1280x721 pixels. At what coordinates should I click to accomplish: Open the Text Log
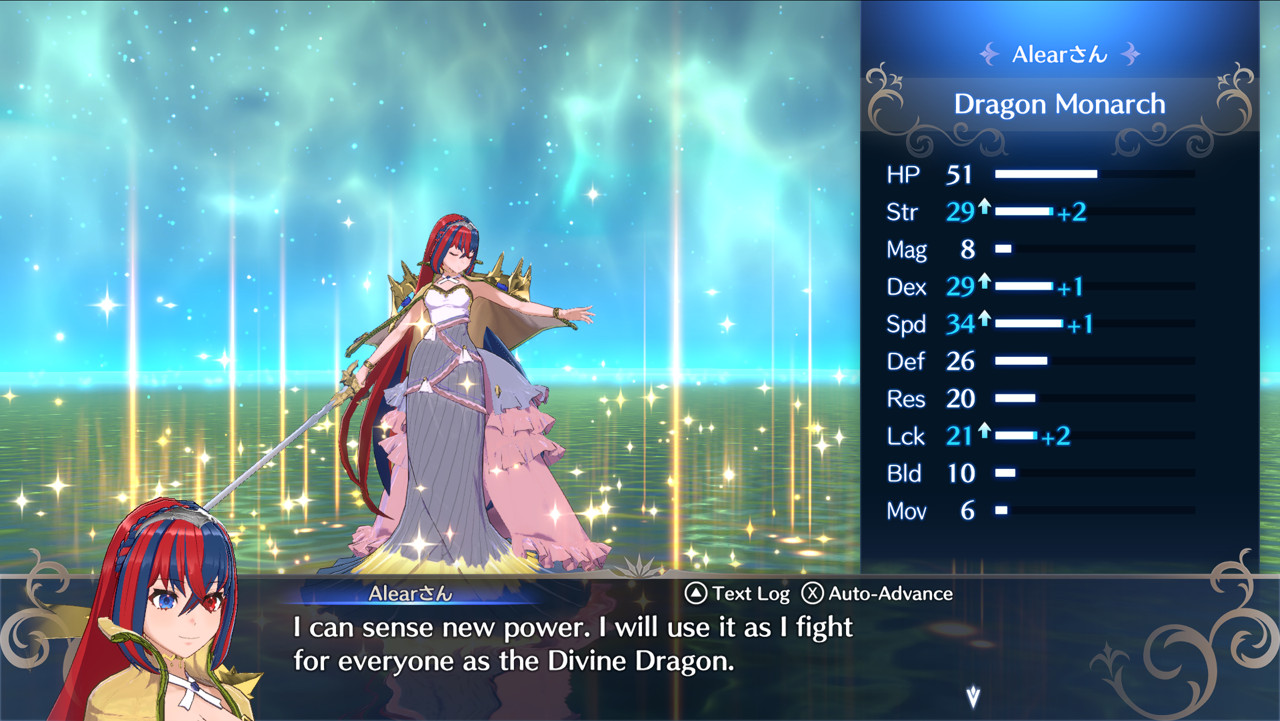(x=739, y=593)
